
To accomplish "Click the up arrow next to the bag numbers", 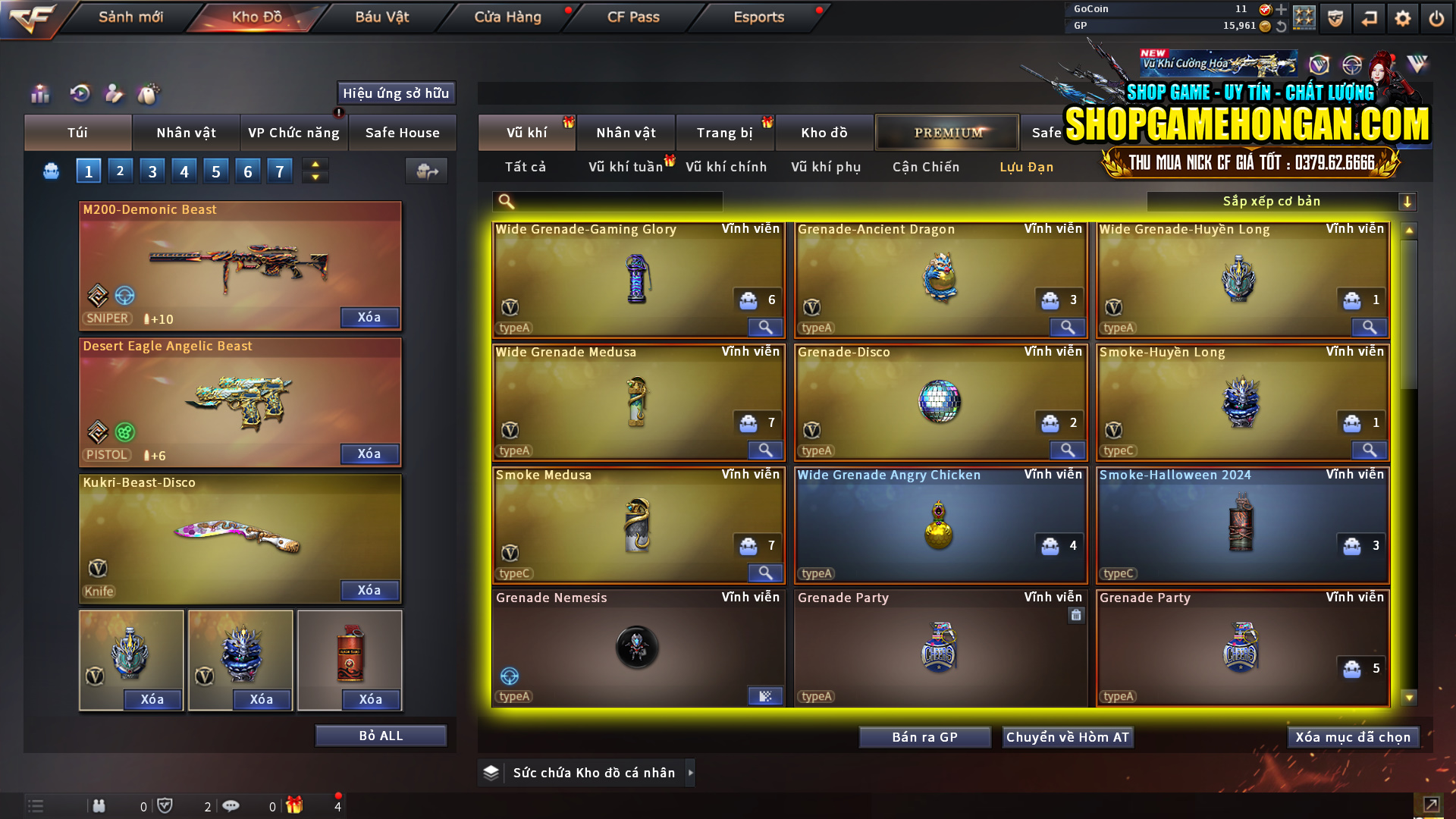I will 315,164.
